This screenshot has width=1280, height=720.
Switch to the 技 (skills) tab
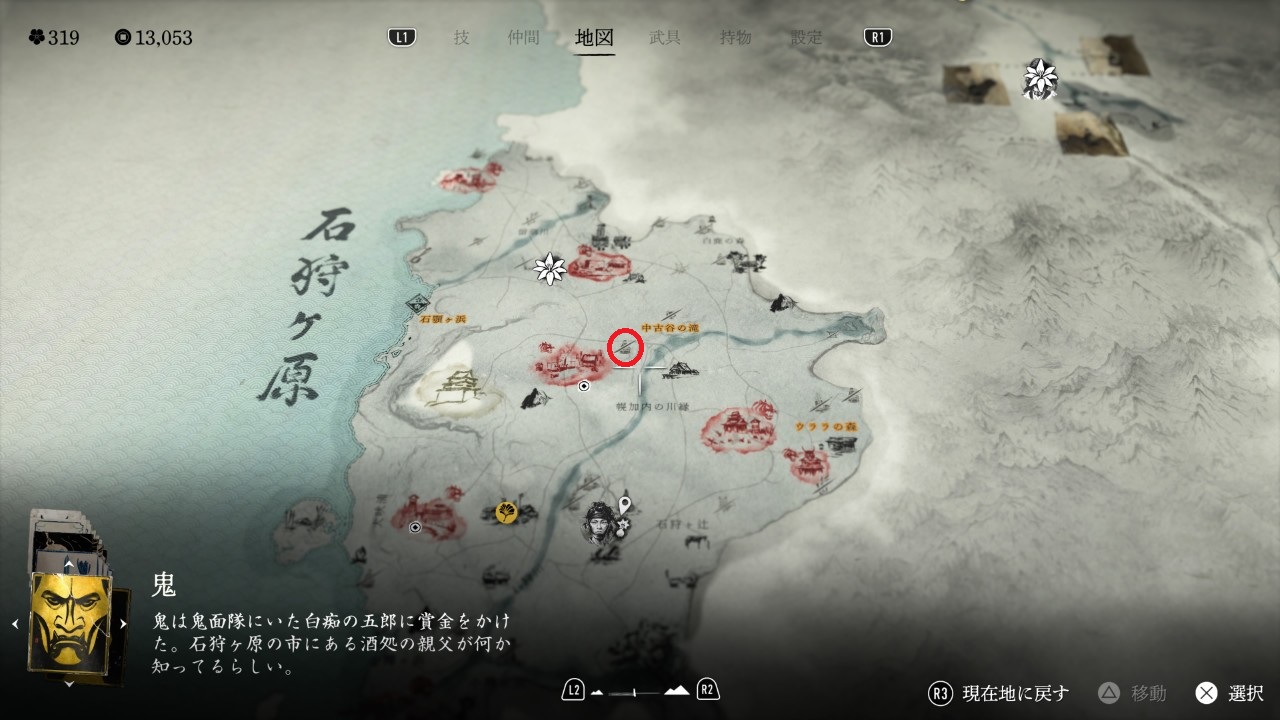coord(461,38)
